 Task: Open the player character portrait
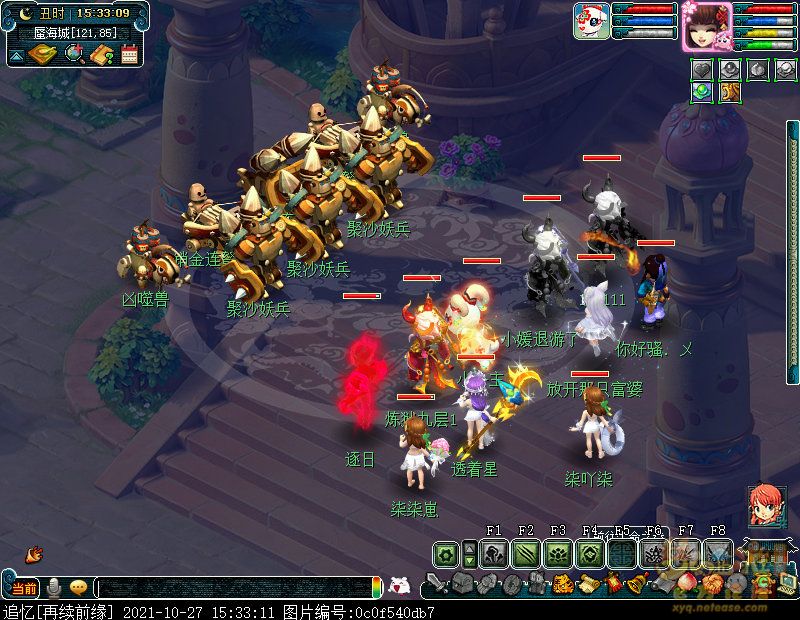tap(707, 26)
